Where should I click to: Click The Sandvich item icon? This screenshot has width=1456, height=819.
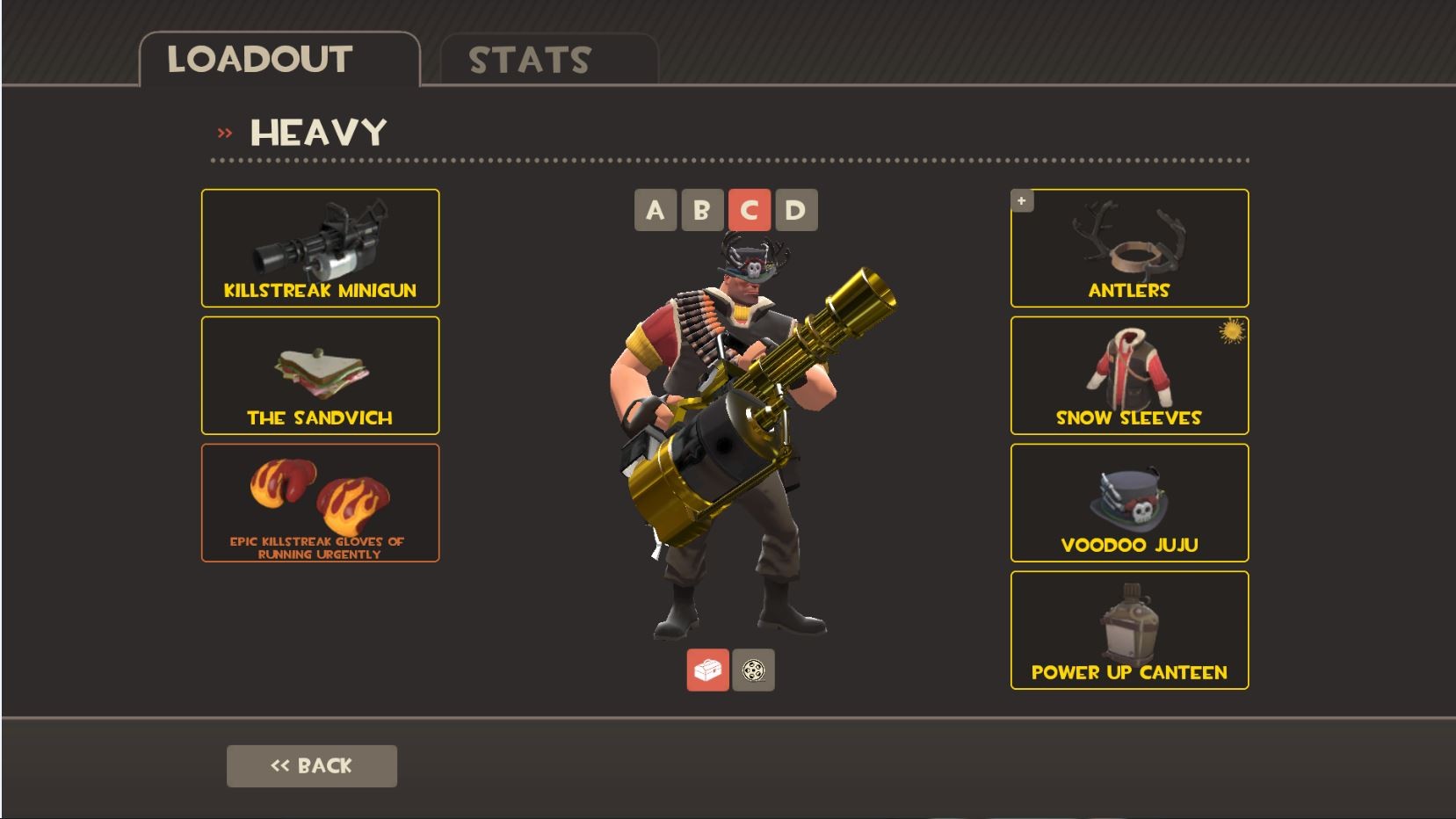pyautogui.click(x=321, y=375)
